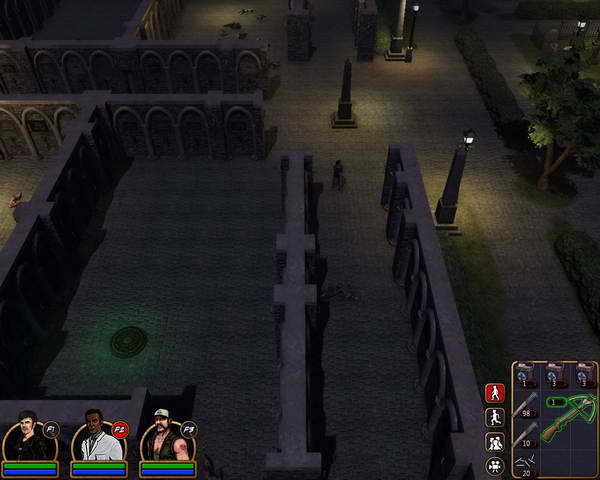Toggle the red walk mode button

click(494, 394)
